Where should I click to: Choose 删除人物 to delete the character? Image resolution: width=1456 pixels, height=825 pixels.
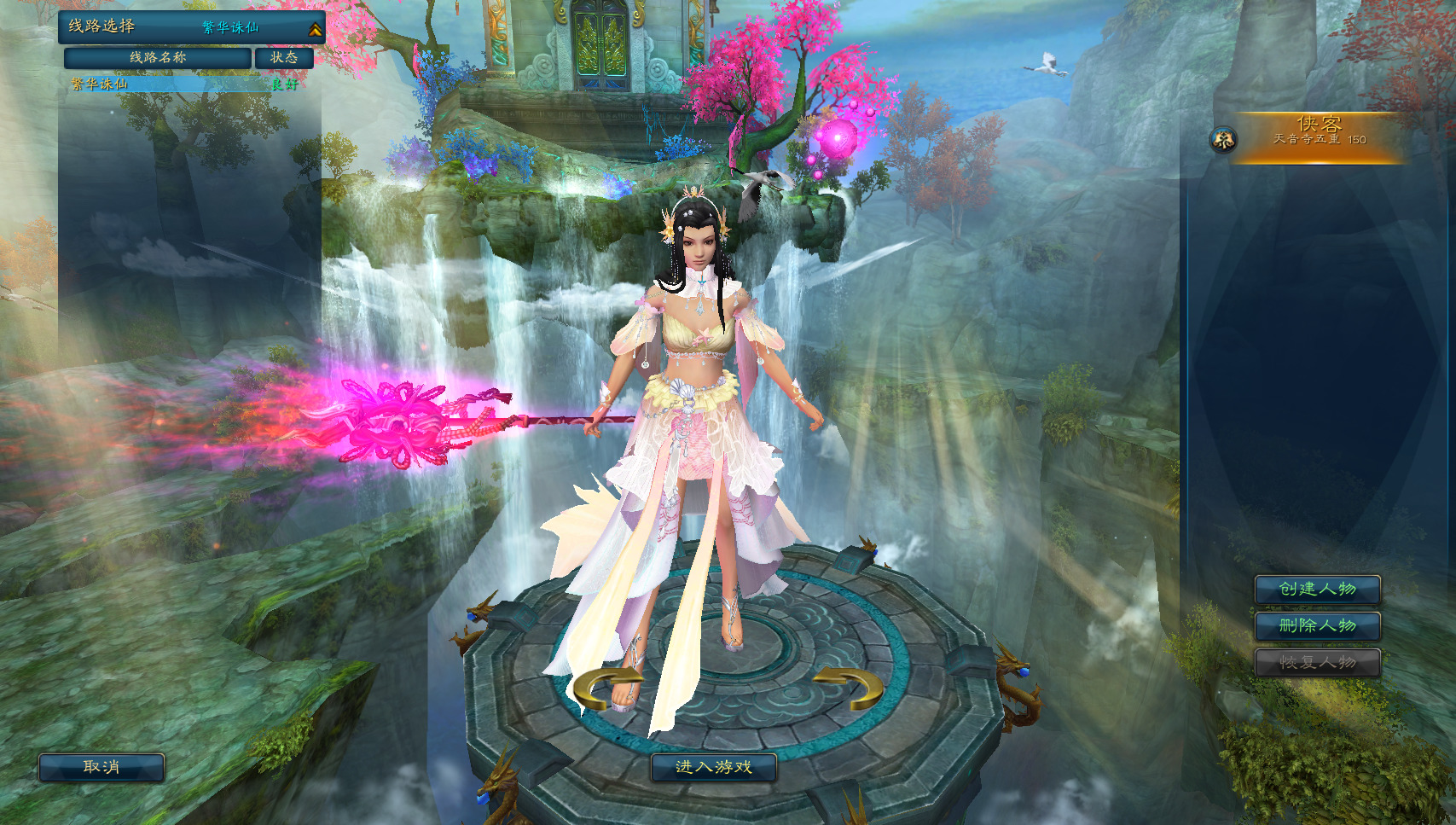[1317, 625]
